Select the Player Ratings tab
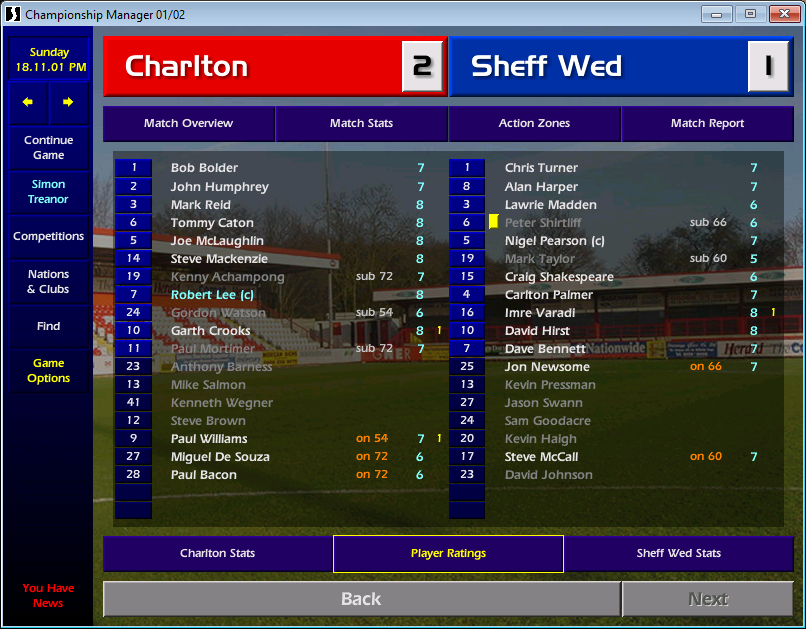The height and width of the screenshot is (629, 806). point(448,554)
